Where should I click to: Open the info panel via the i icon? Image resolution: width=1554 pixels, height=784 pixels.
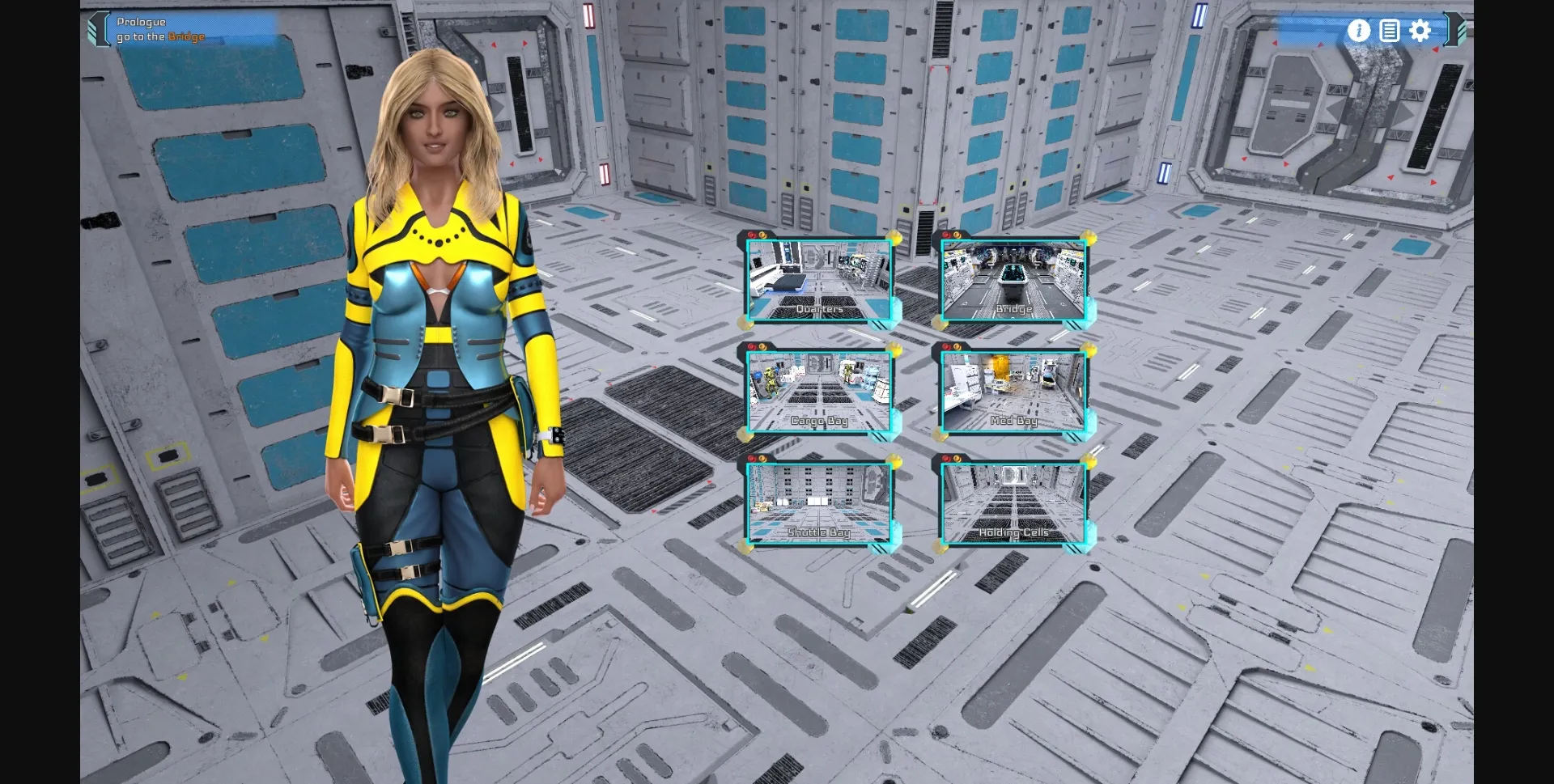tap(1358, 31)
